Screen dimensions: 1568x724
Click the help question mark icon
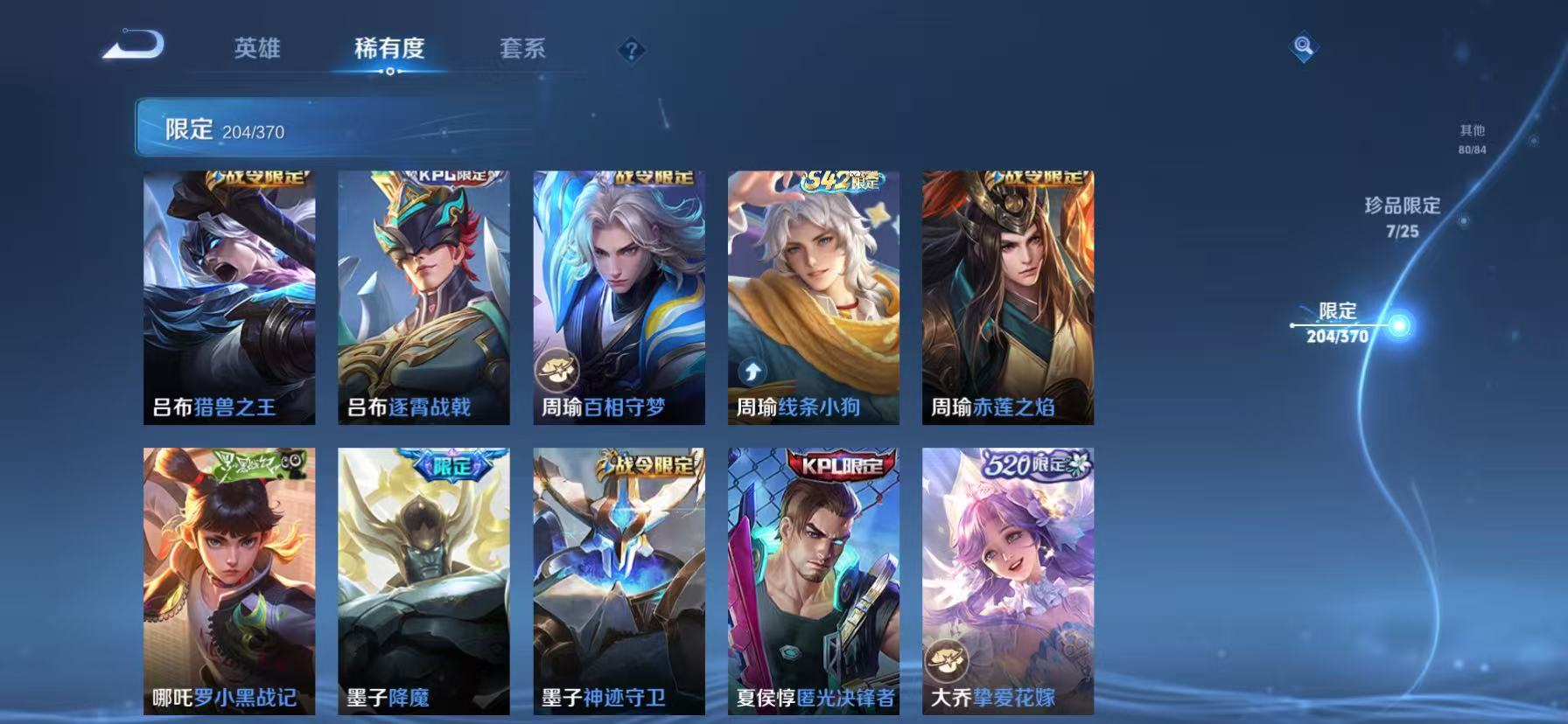[x=633, y=50]
